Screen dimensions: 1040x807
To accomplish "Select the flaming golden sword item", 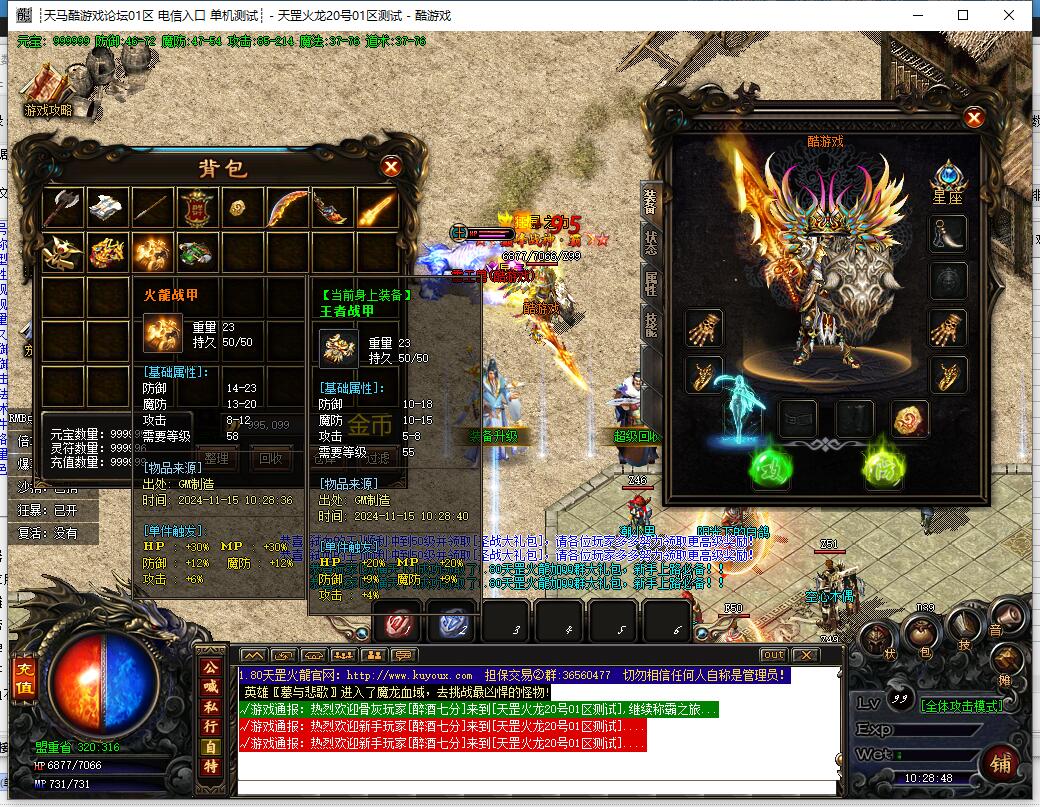I will 377,208.
